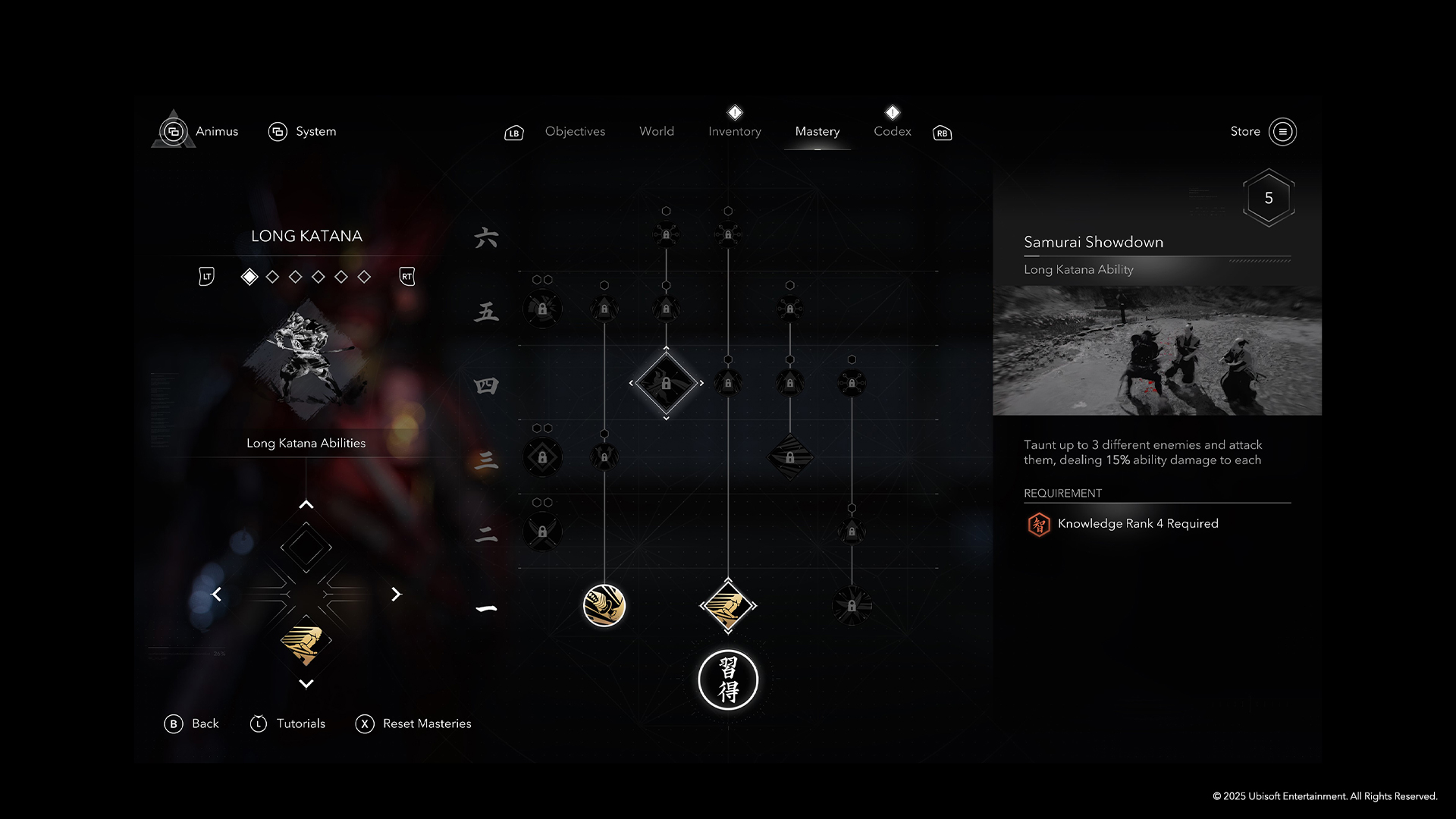Select the unlocked gold diamond ability node
The image size is (1456, 819).
tap(728, 605)
